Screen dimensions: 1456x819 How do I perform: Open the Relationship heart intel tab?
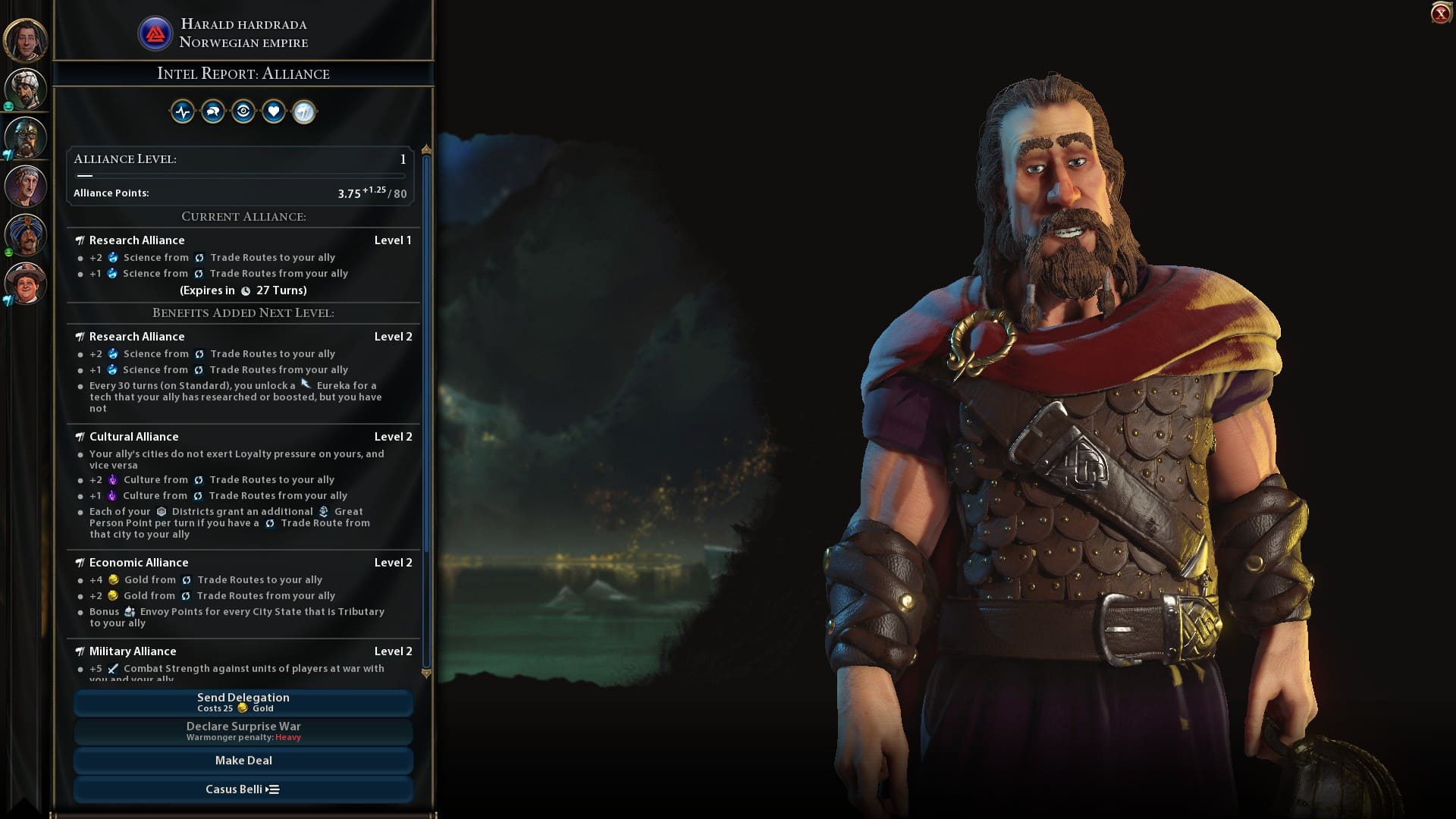click(273, 111)
